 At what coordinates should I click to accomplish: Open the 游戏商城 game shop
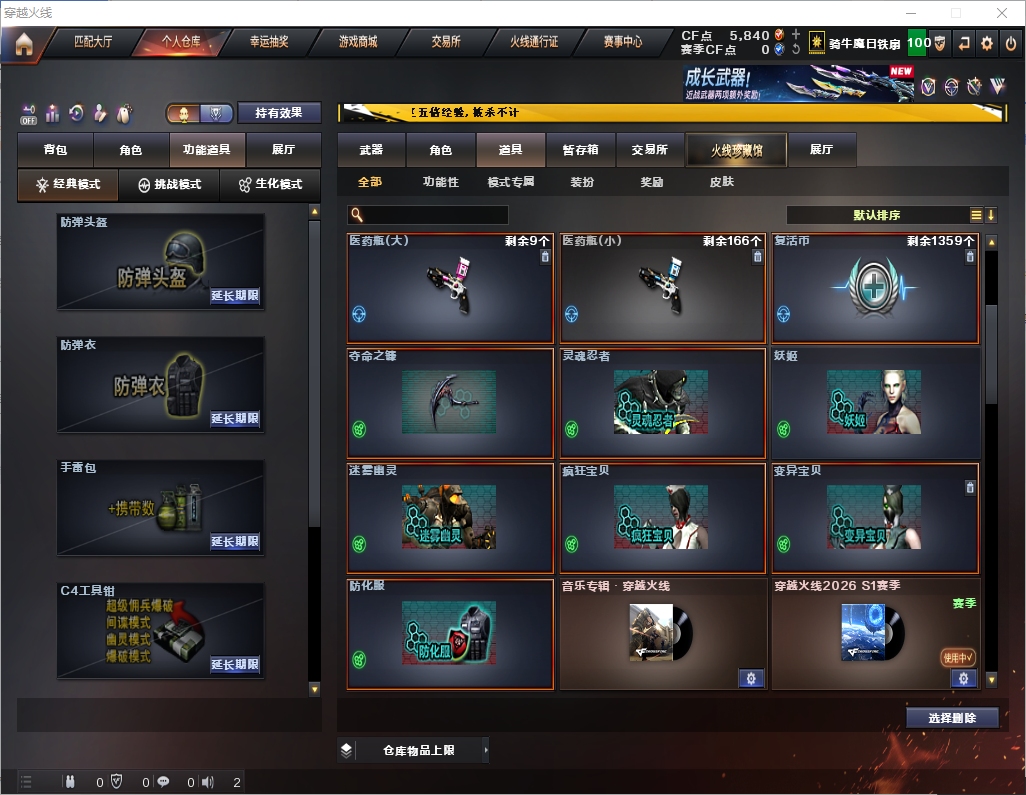357,43
